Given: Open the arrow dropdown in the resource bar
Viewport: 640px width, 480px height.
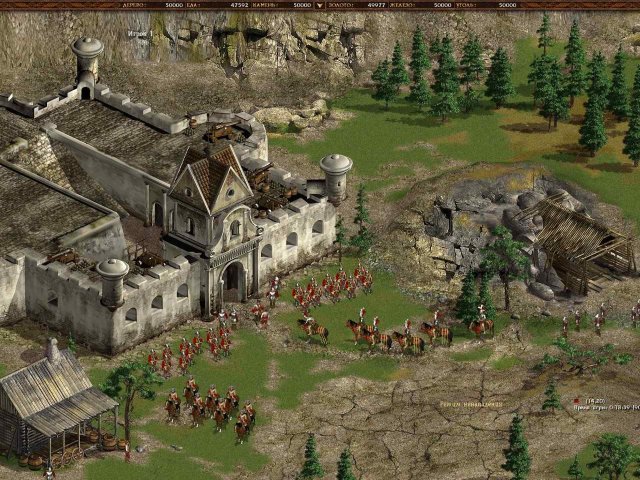Looking at the screenshot, I should tap(319, 5).
